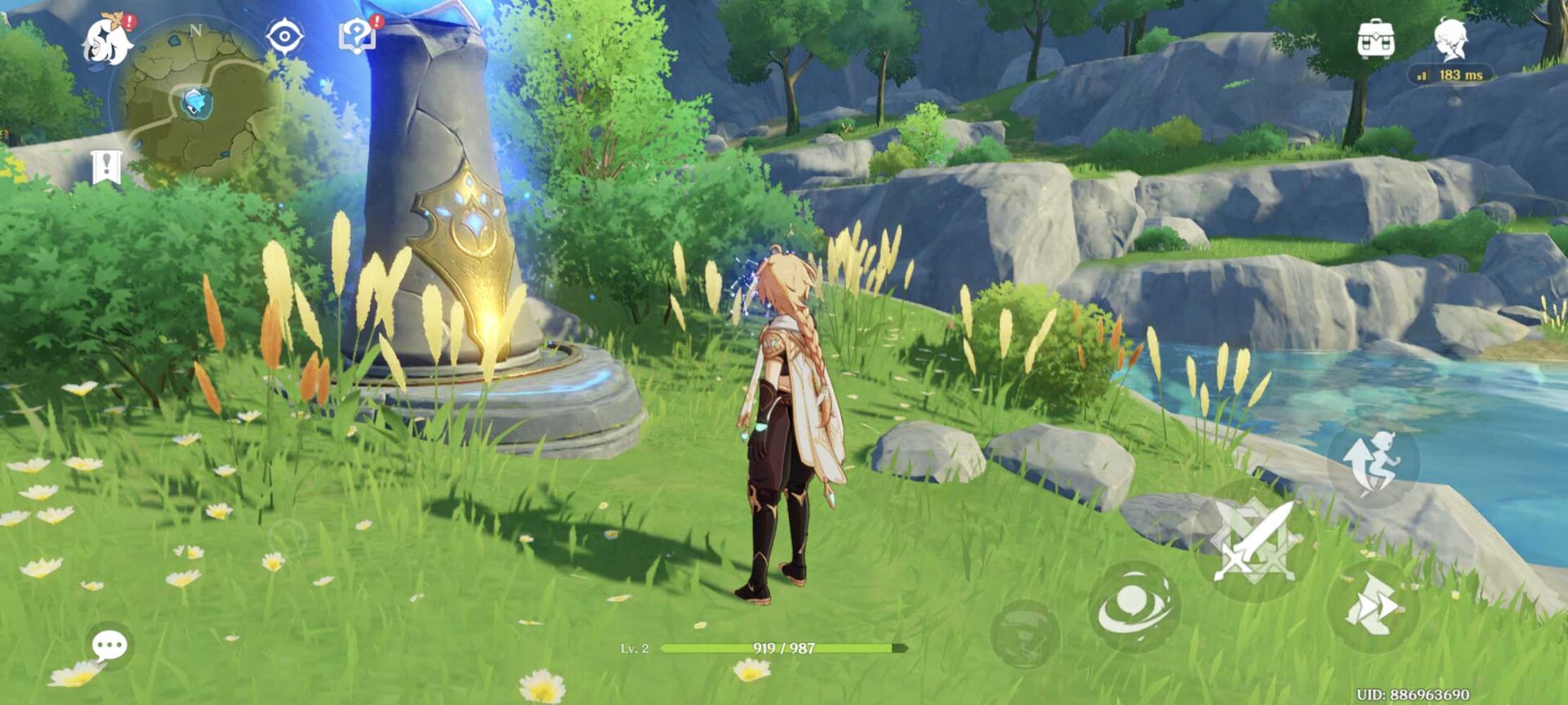Open the character profile icon
This screenshot has height=705, width=1568.
pos(1451,38)
